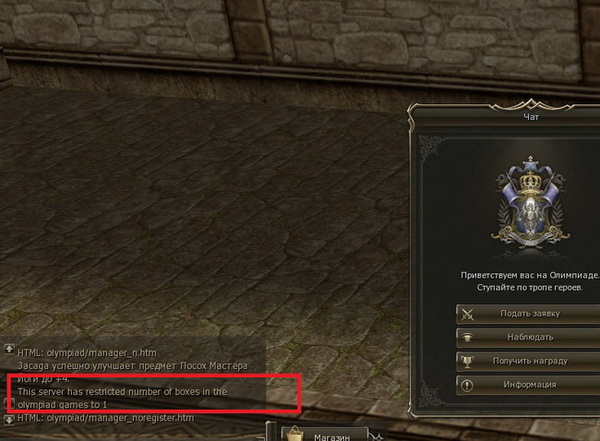Open the Магазин shop button
The width and height of the screenshot is (600, 441).
click(324, 434)
